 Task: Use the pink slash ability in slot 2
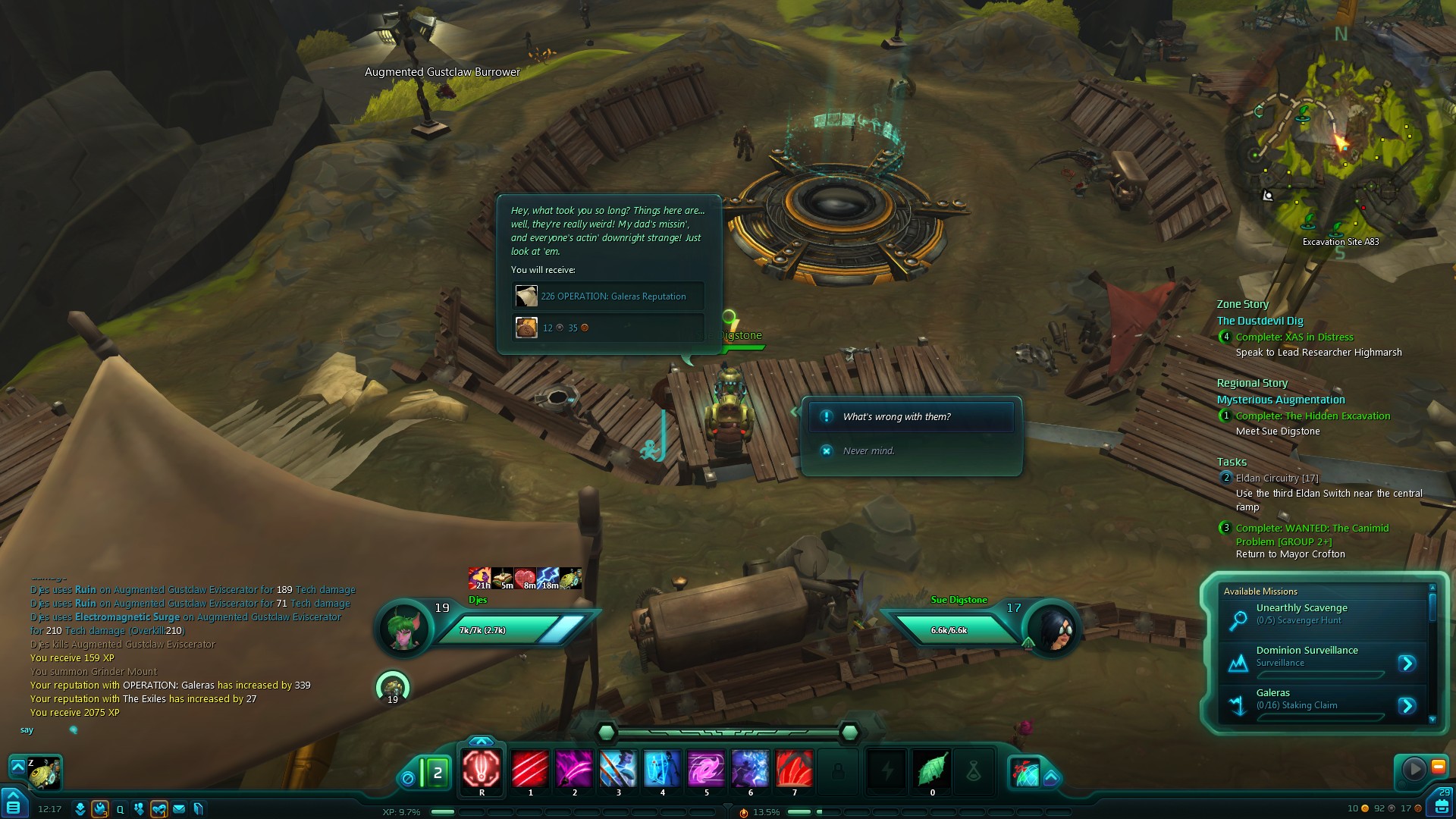click(x=574, y=768)
